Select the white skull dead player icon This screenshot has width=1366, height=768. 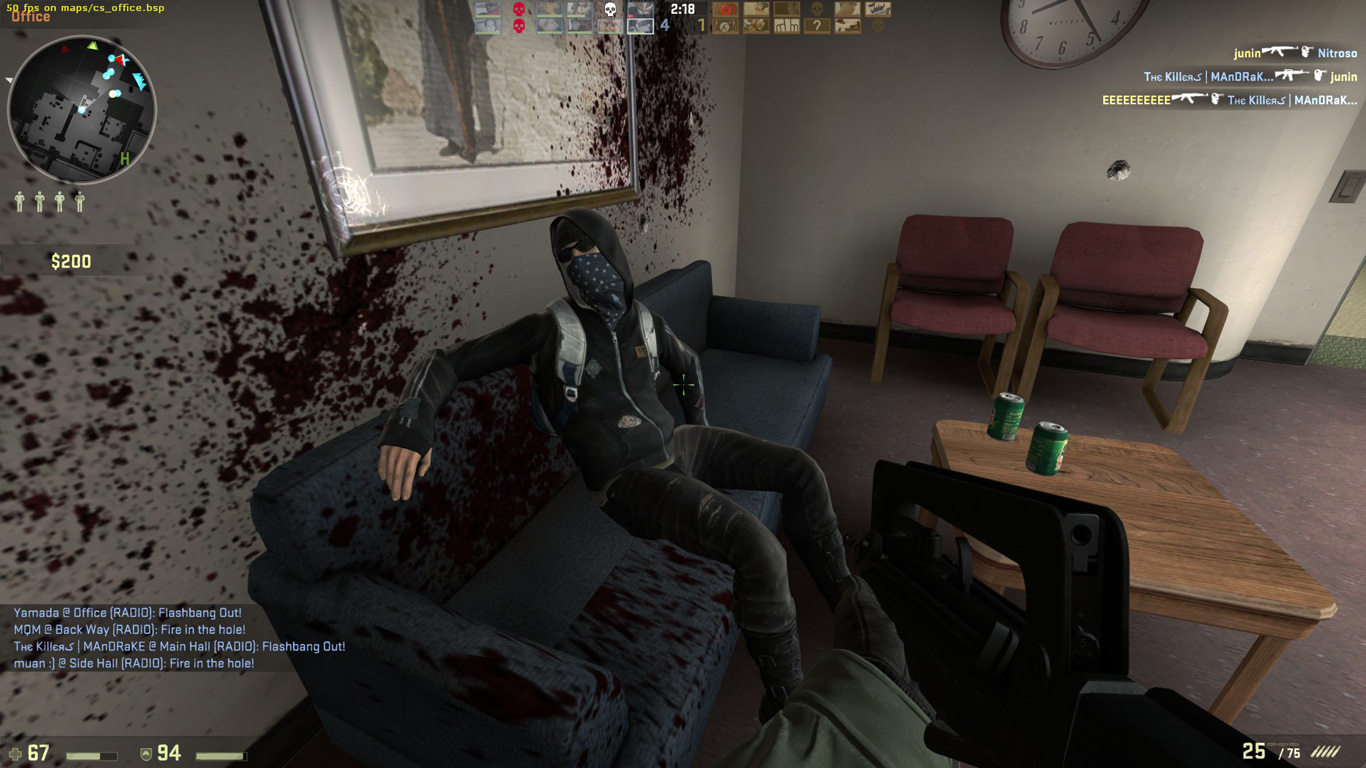(610, 10)
